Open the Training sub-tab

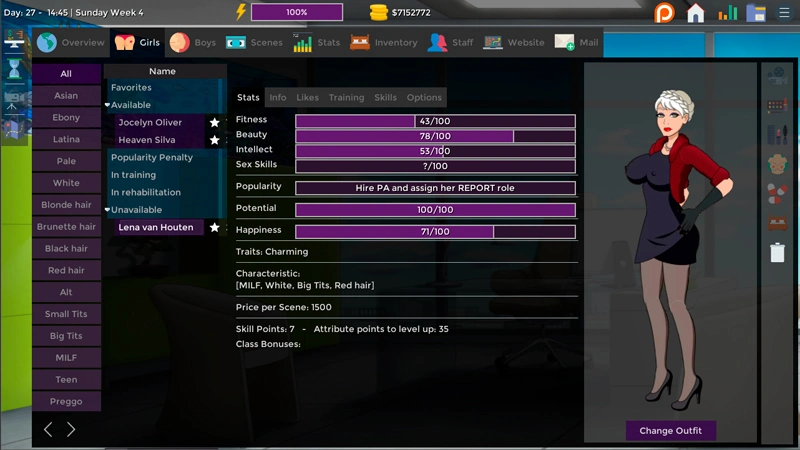(x=346, y=98)
